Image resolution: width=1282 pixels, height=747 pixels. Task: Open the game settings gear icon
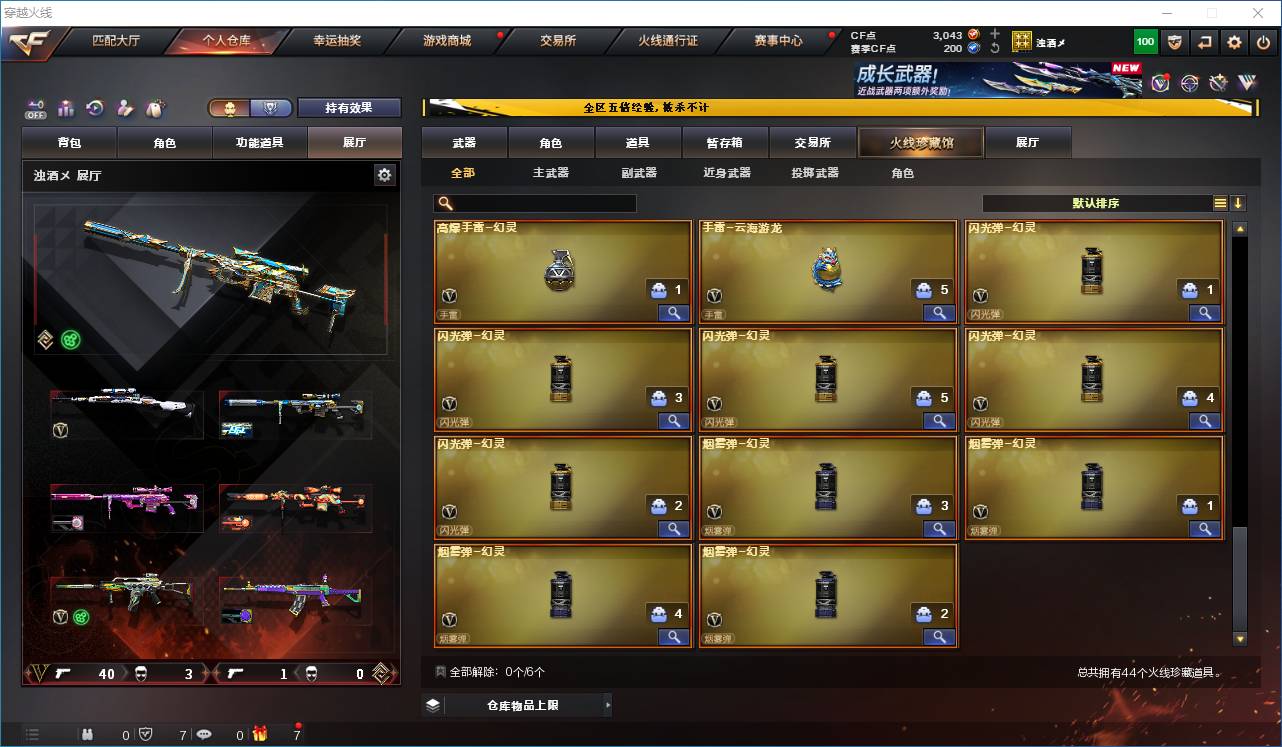pos(1233,41)
